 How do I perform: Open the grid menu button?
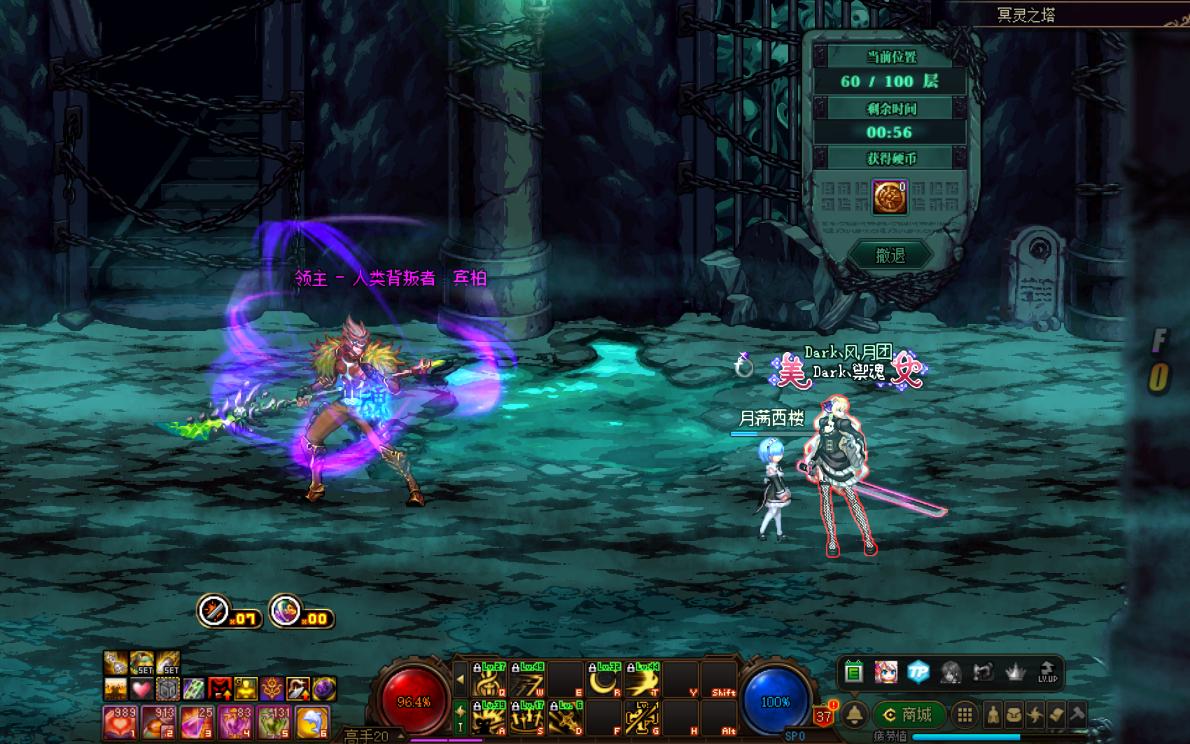(964, 714)
